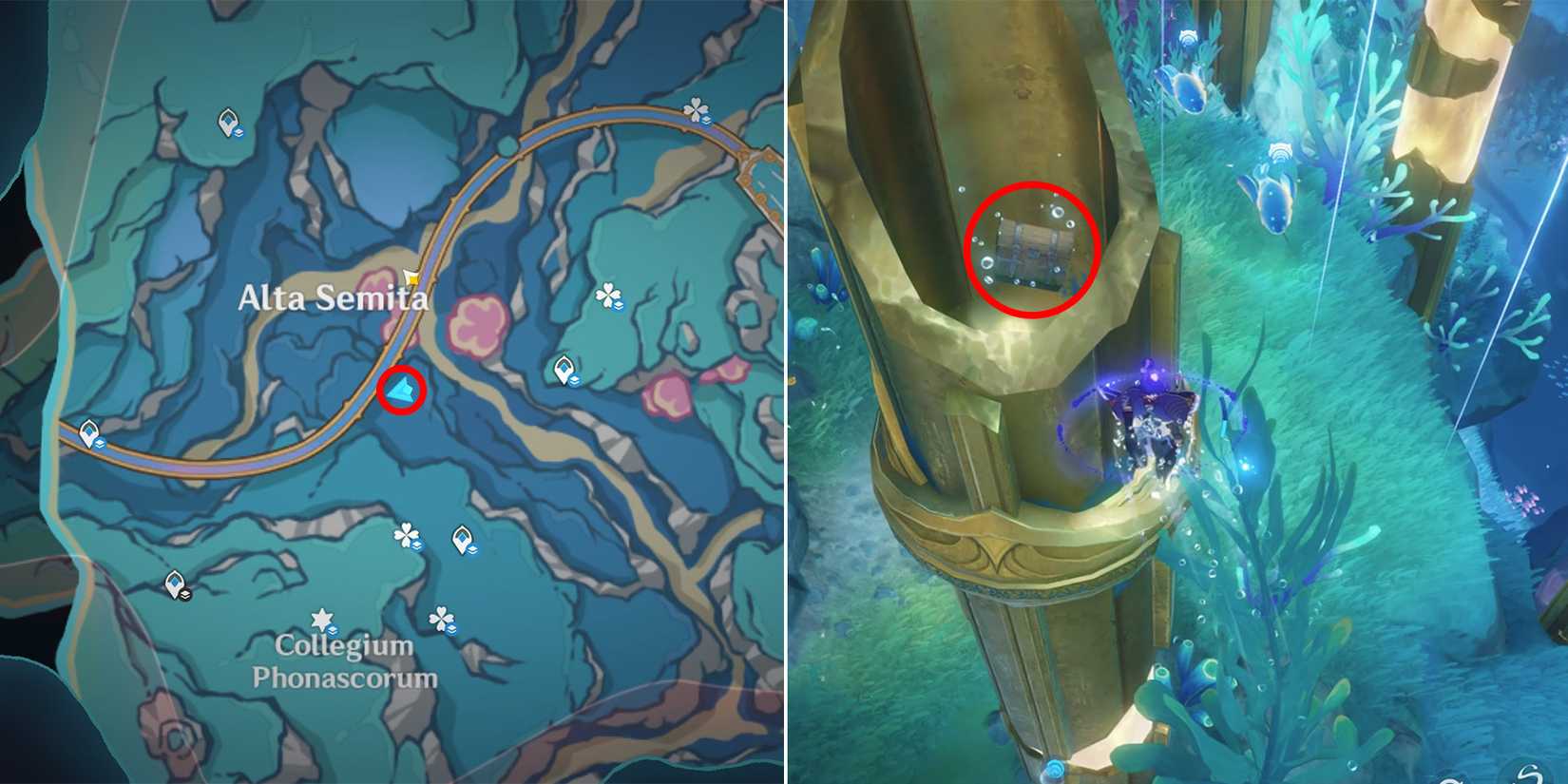Select the yellow player arrow on the road
This screenshot has width=1568, height=784.
click(x=411, y=276)
